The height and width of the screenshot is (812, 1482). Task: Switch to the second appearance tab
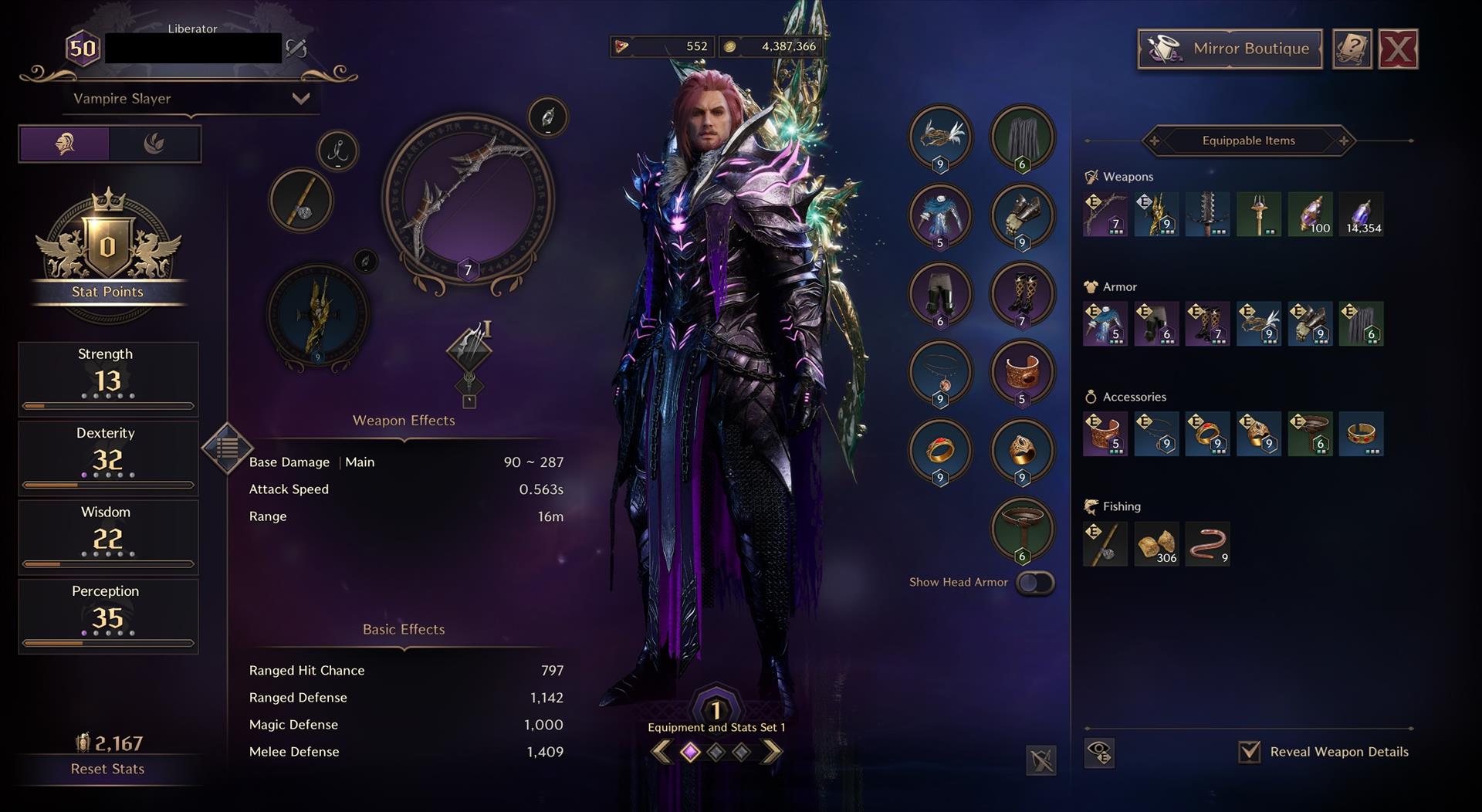[154, 144]
